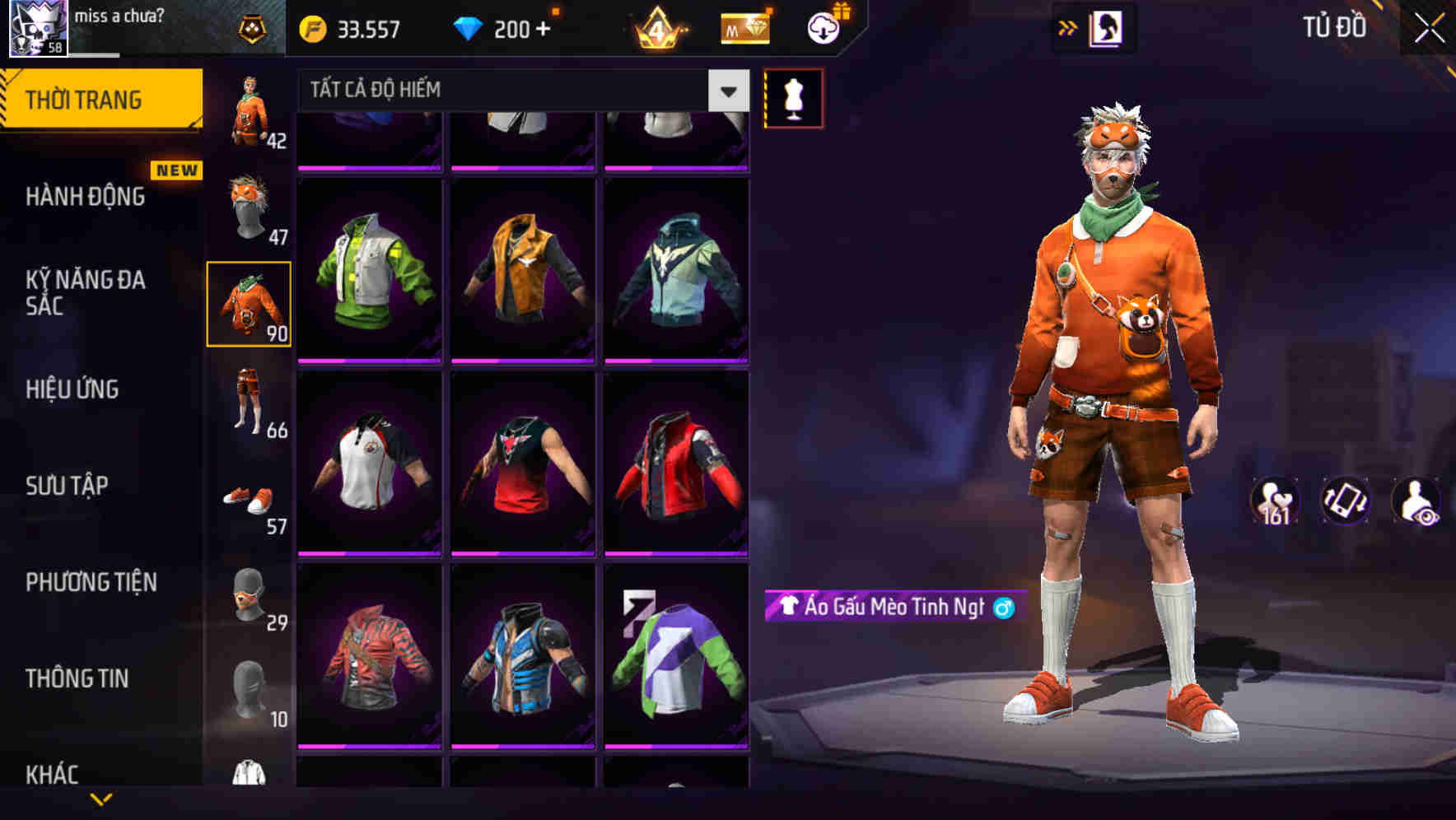
Task: Select the highlighted orange shirt slot showing 90
Action: click(x=250, y=305)
